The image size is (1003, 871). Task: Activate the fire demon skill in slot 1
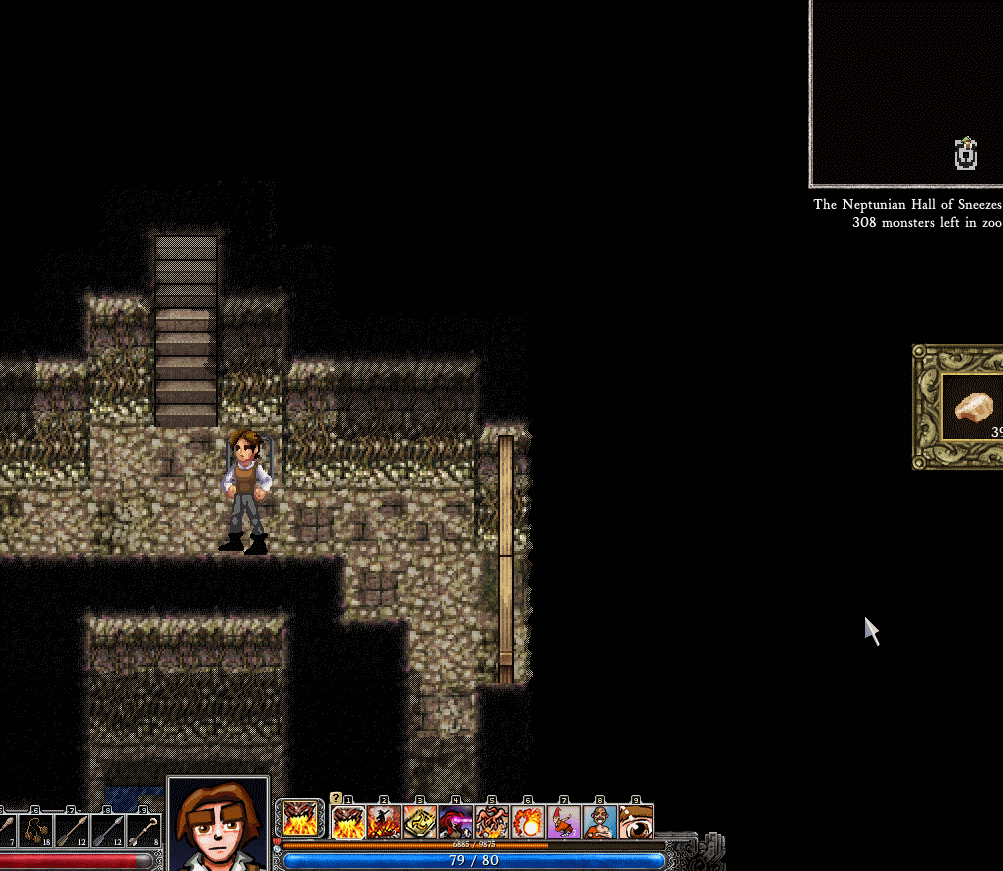(349, 822)
